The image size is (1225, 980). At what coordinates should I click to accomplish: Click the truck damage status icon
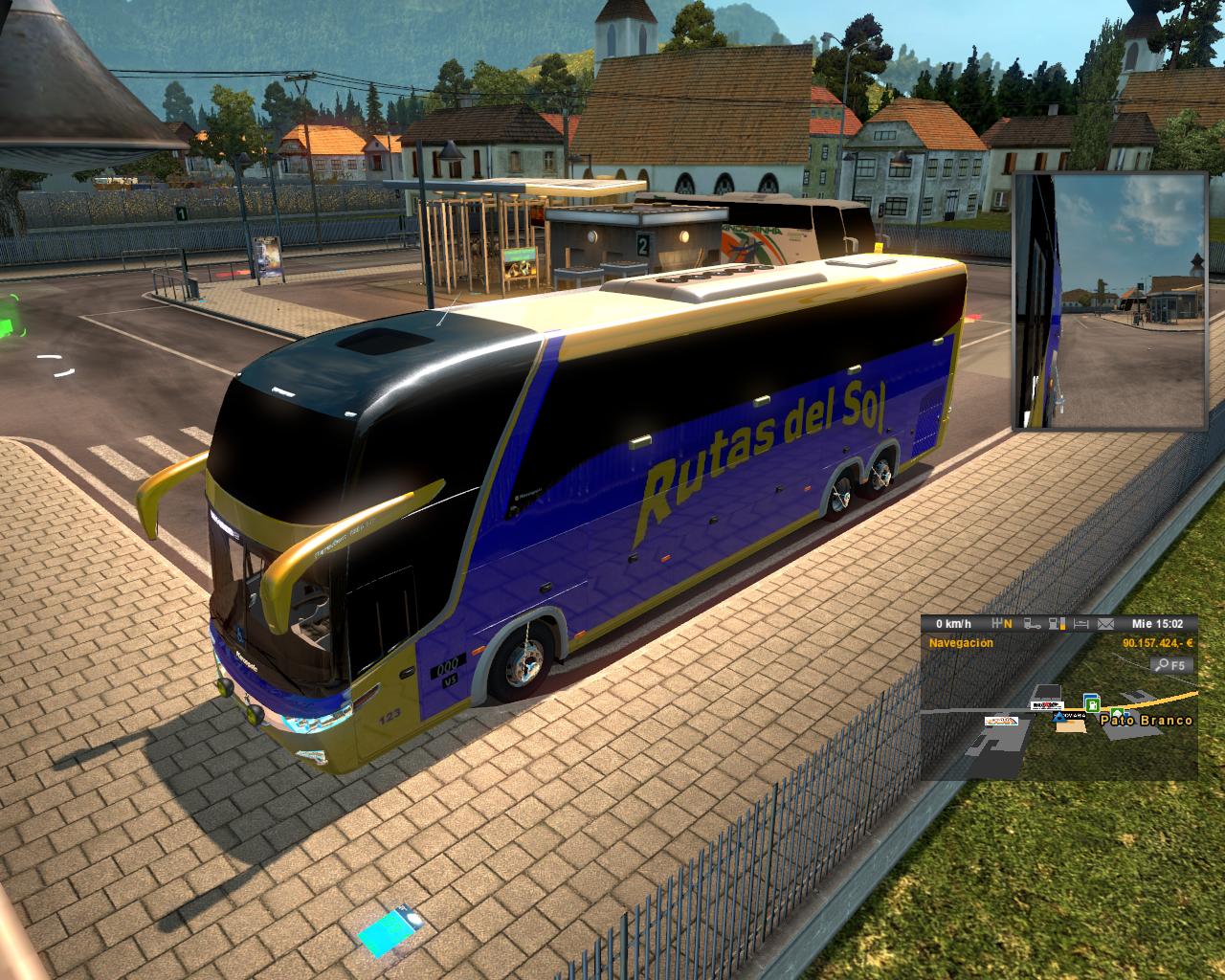pyautogui.click(x=1033, y=623)
